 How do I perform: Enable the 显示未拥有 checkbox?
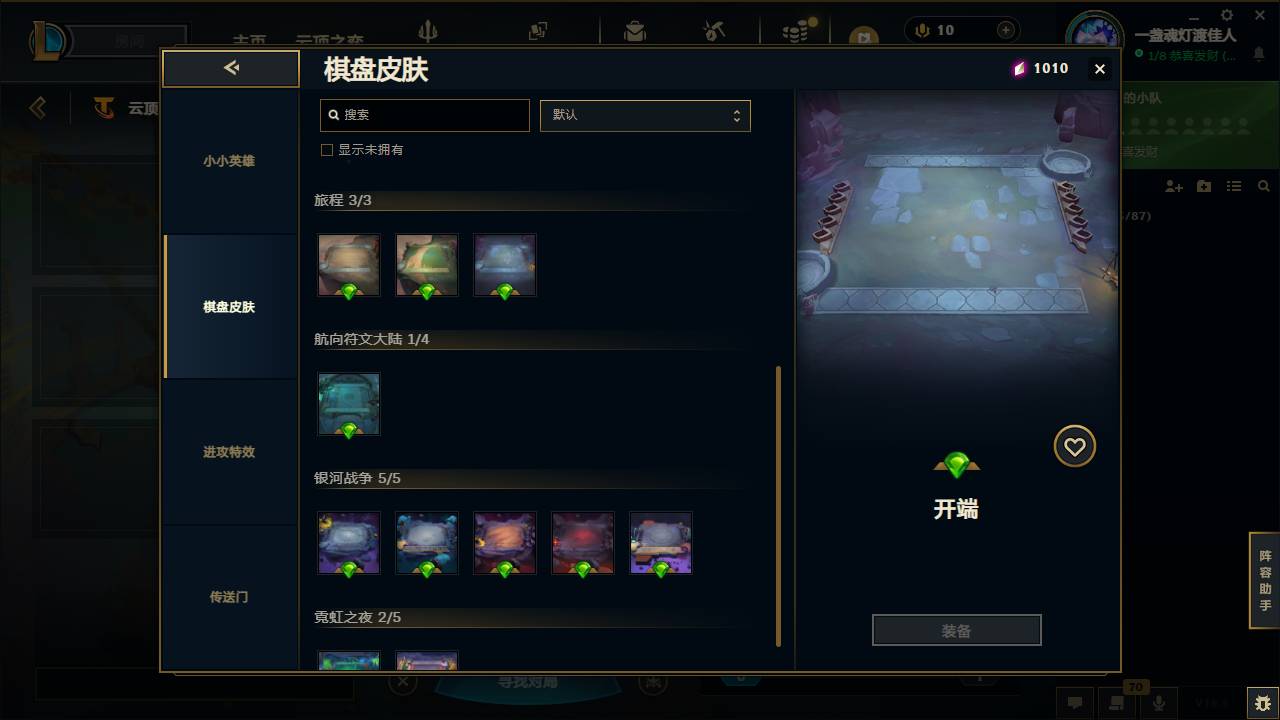(x=327, y=149)
